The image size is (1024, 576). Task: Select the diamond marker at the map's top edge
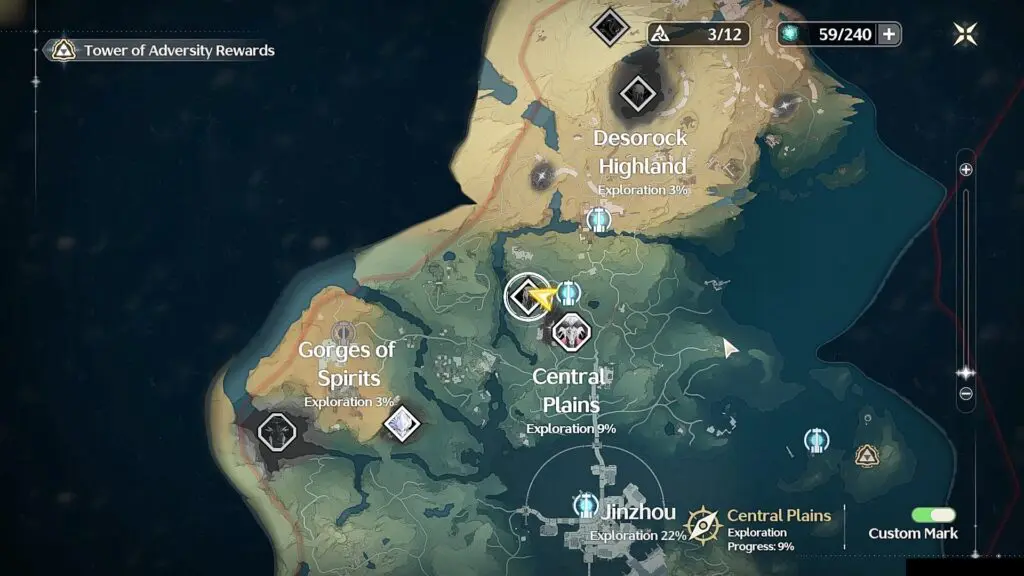coord(609,26)
